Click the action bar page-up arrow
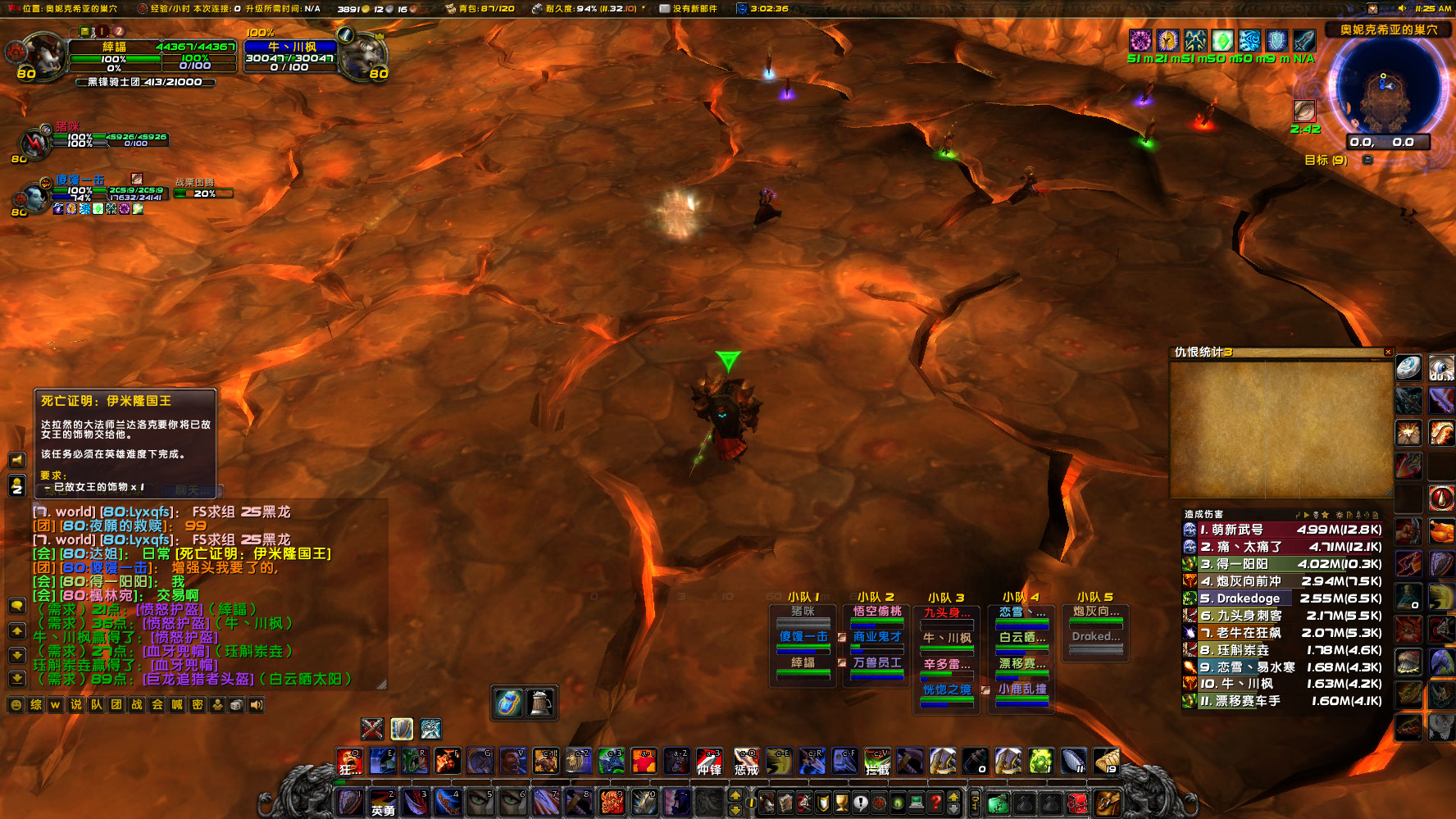Image resolution: width=1456 pixels, height=819 pixels. pyautogui.click(x=735, y=796)
